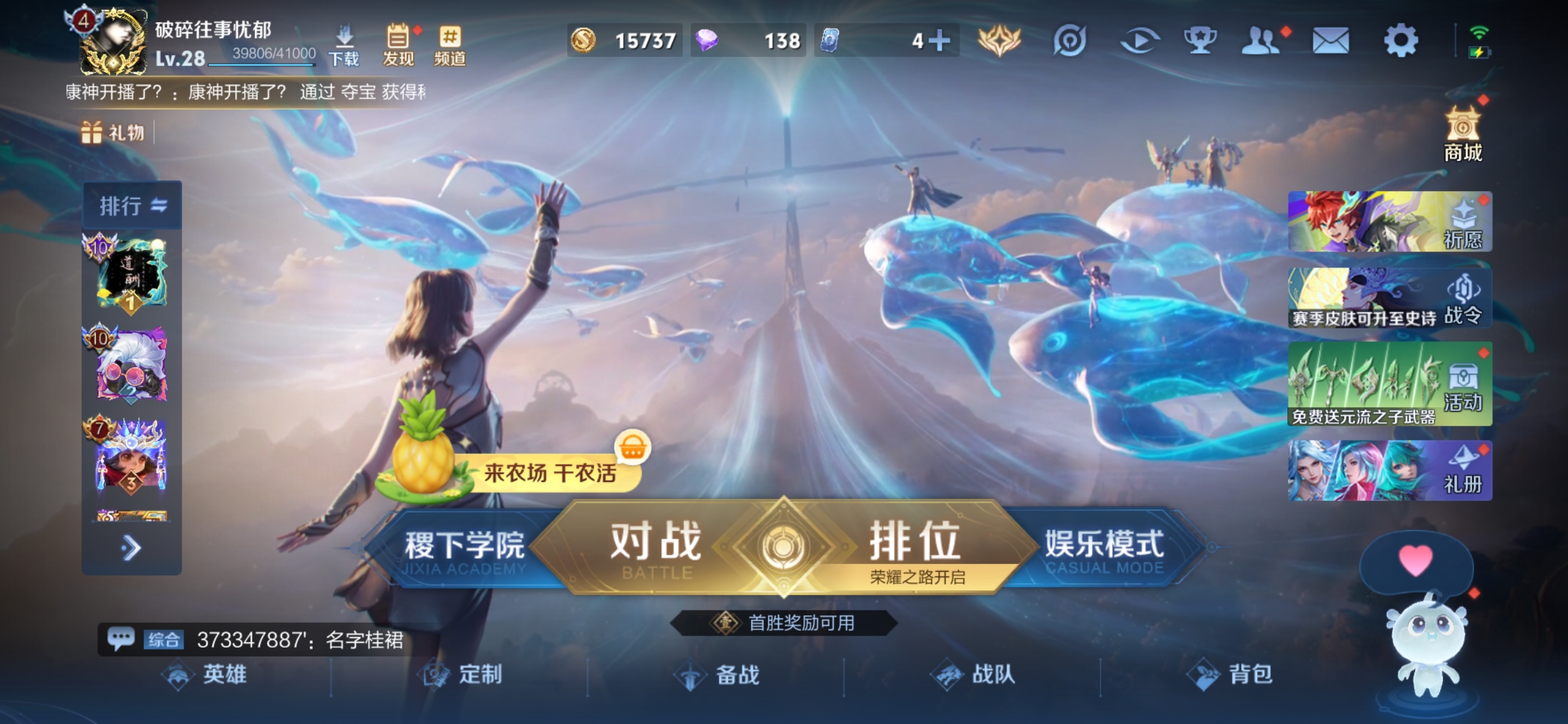Open the mail envelope inbox
Viewport: 1568px width, 724px height.
1329,39
